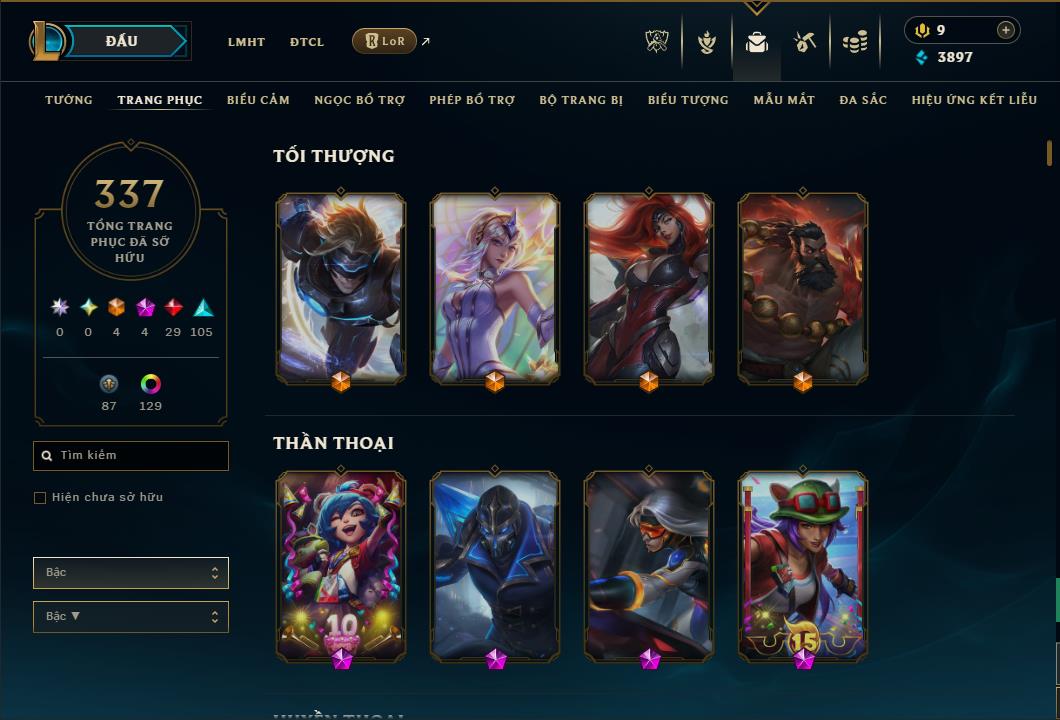Choose the 10th anniversary blue-haired skin card
Viewport: 1060px width, 720px height.
pos(341,565)
